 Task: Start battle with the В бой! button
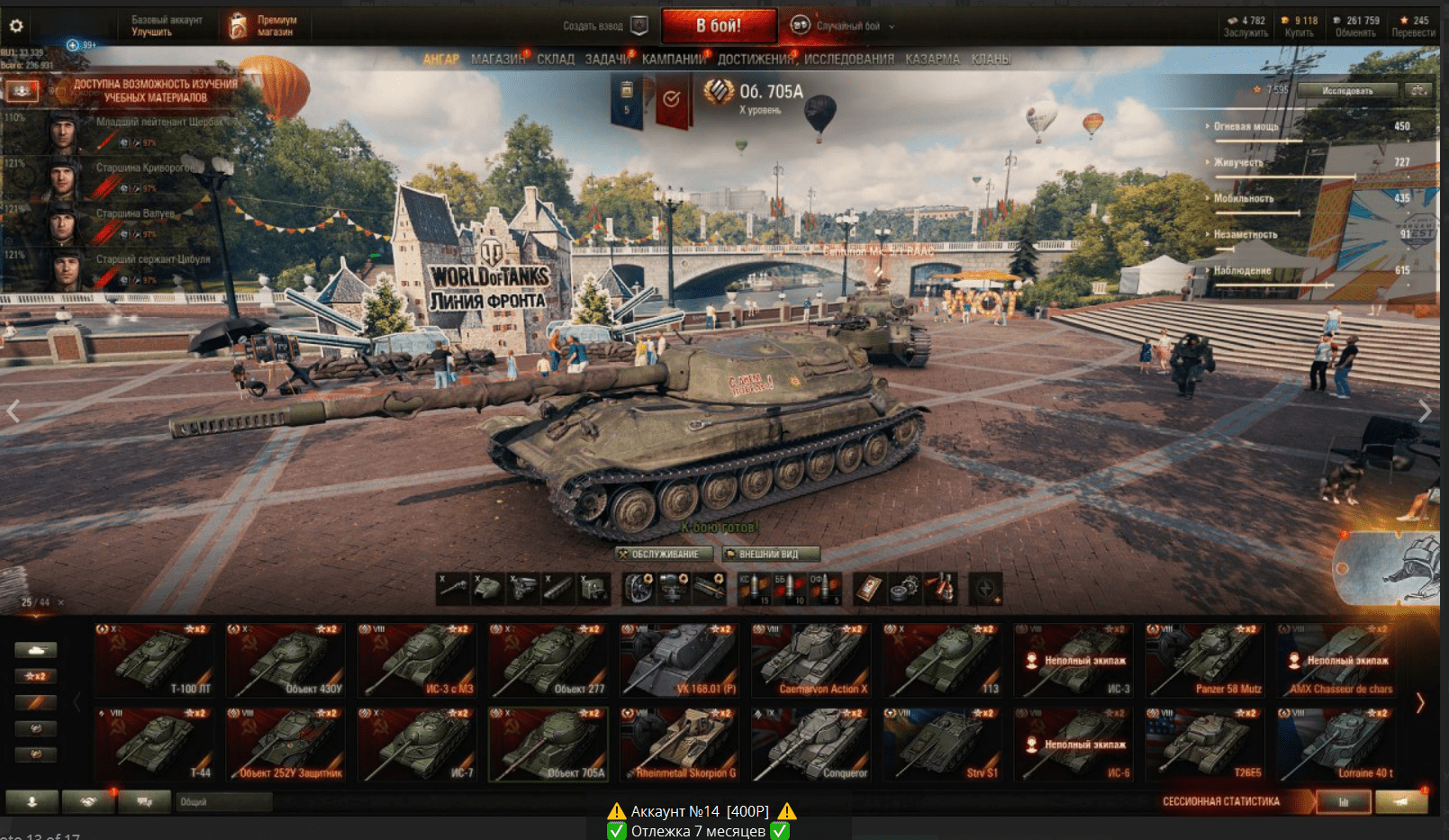[x=719, y=26]
